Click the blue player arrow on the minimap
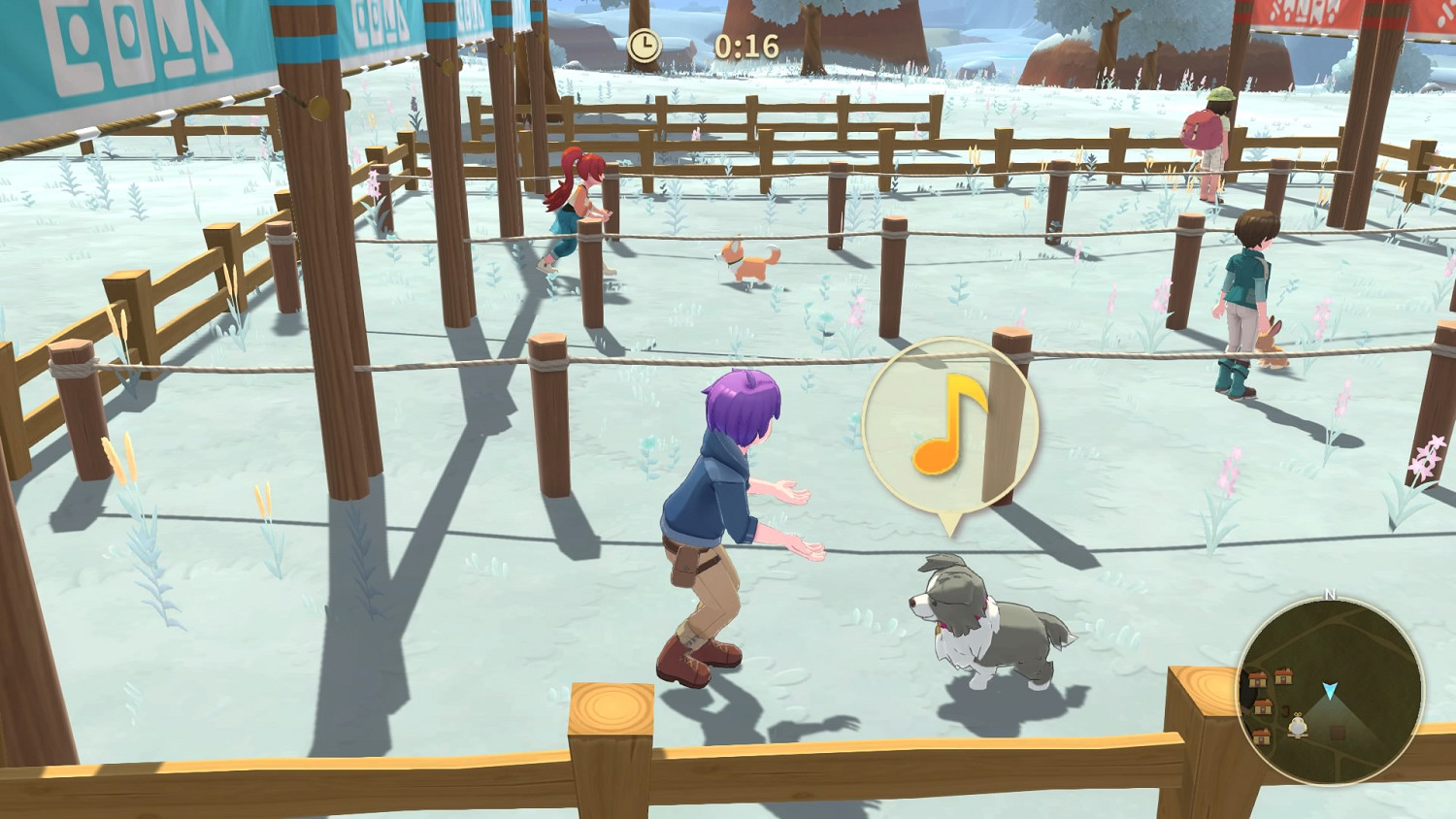This screenshot has height=819, width=1456. click(1331, 690)
